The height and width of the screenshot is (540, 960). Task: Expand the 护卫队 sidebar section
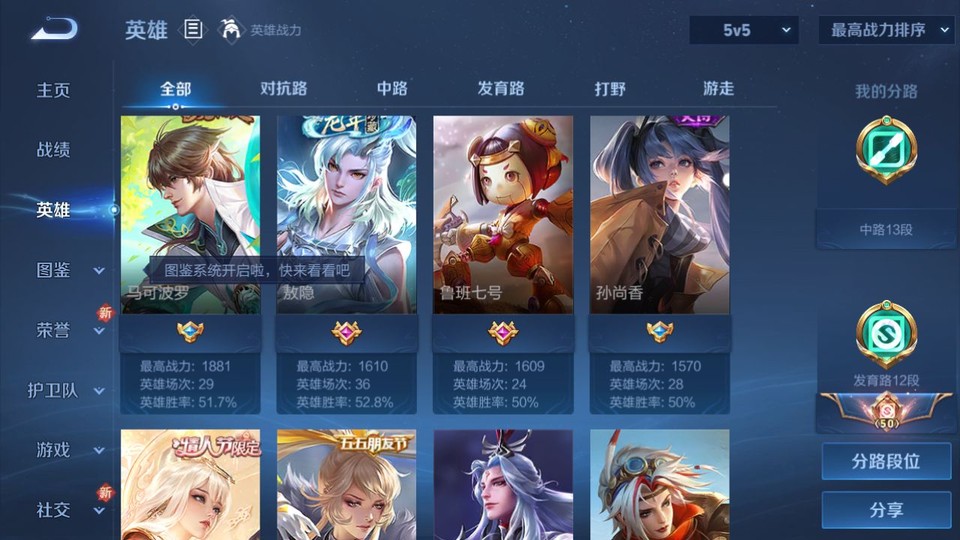tap(66, 390)
